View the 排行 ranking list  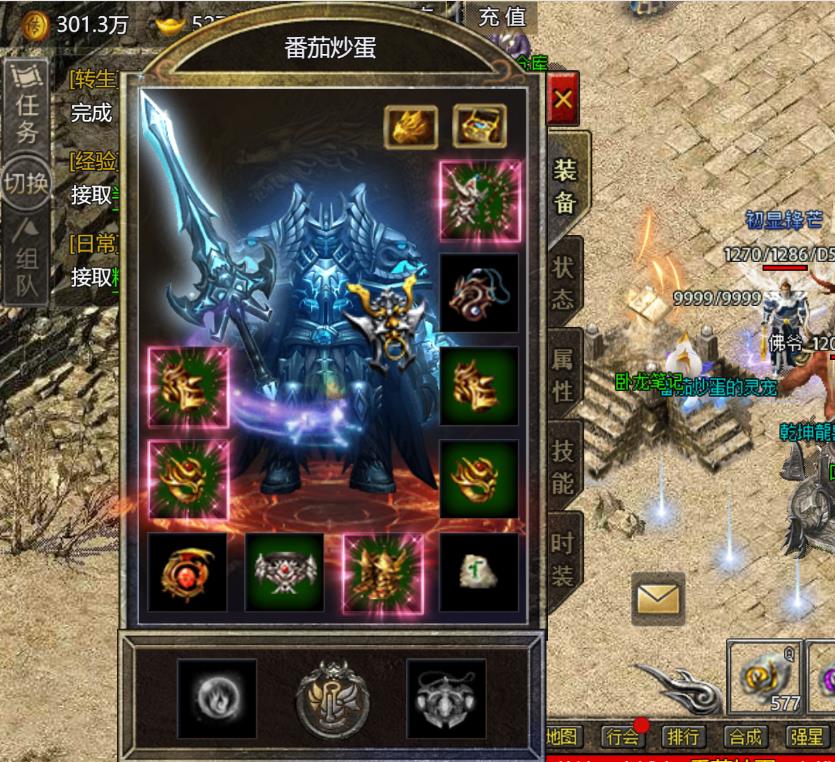coord(683,737)
